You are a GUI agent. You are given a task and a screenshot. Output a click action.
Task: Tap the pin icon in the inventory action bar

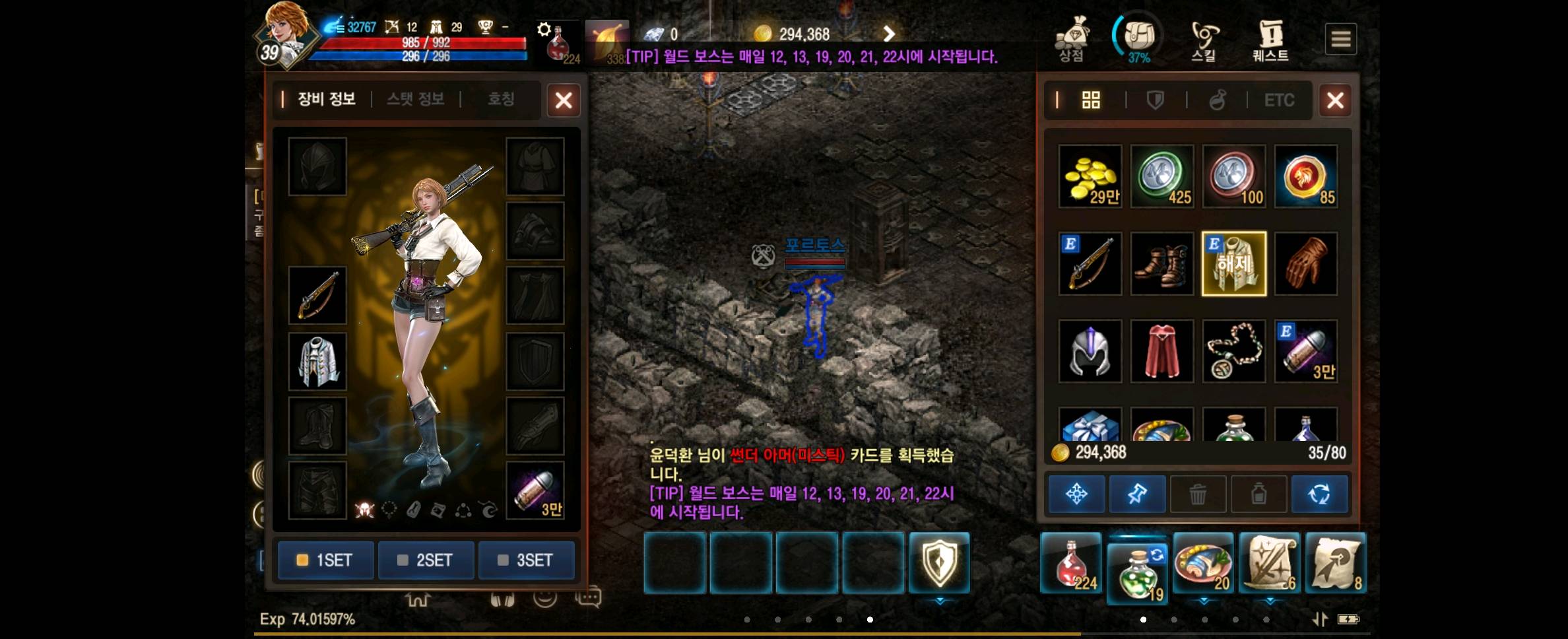1137,494
